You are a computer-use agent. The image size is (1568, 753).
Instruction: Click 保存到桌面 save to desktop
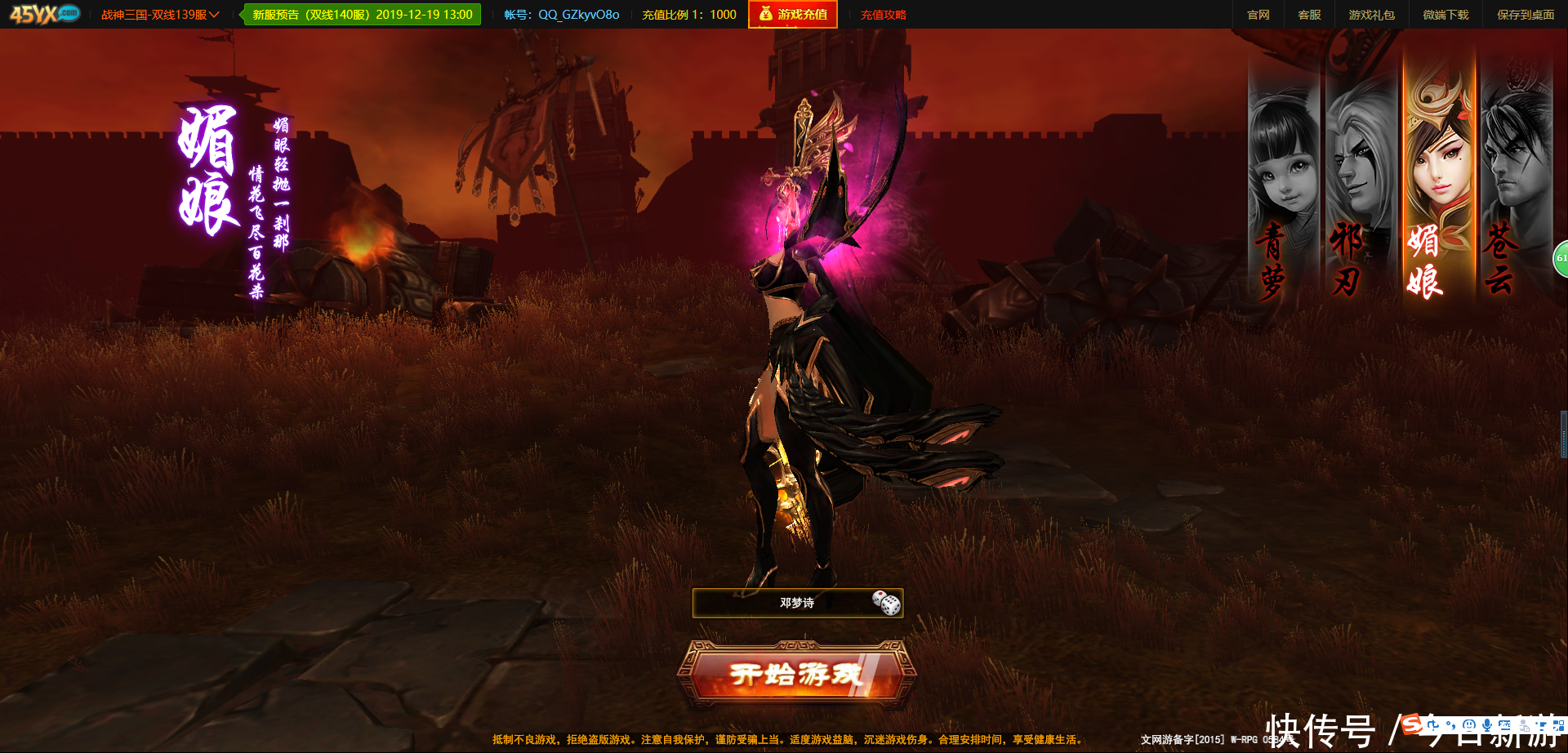tap(1526, 15)
